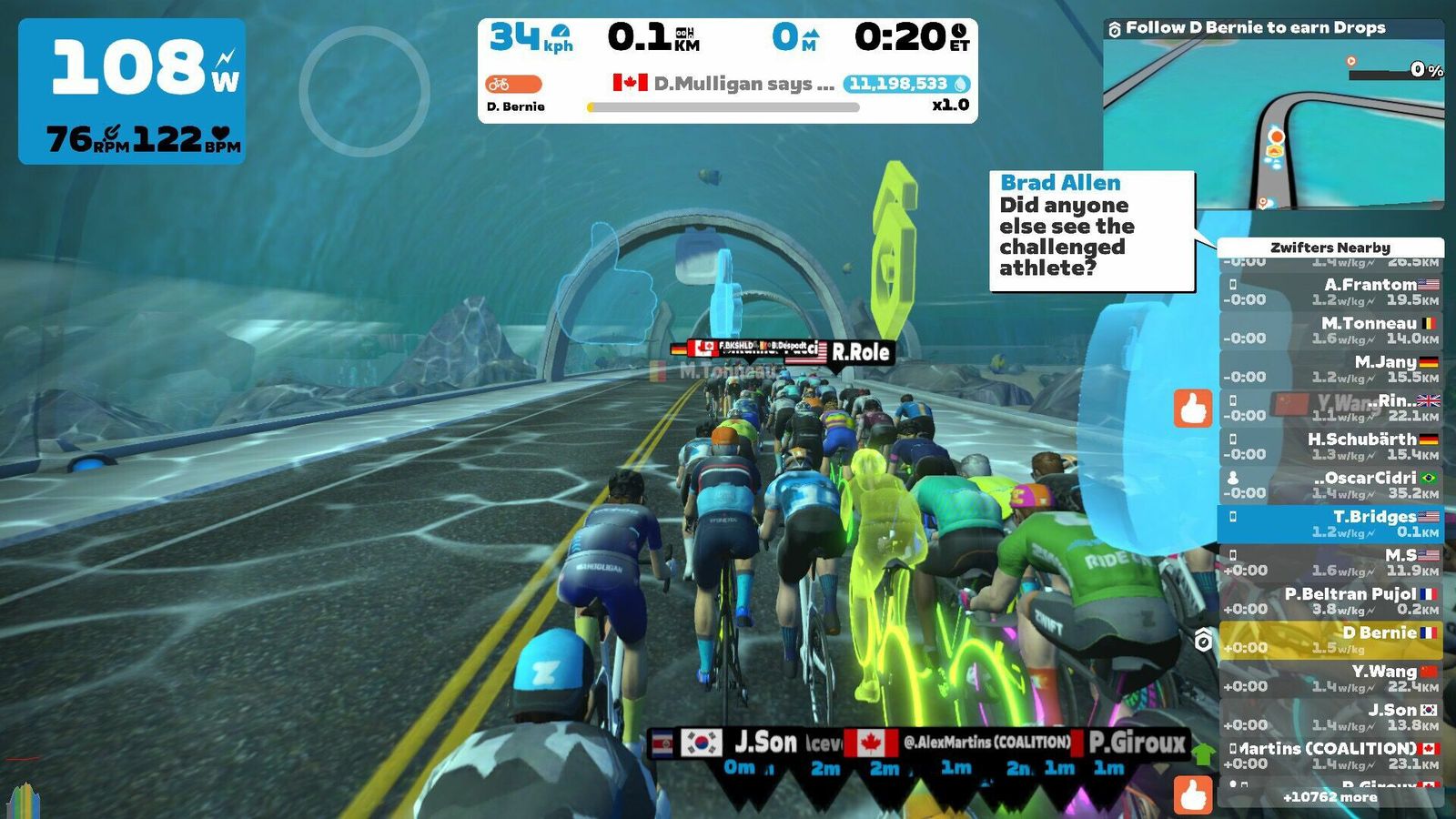Select the yellow D Bernie pacer row
Image resolution: width=1456 pixels, height=819 pixels.
point(1330,640)
